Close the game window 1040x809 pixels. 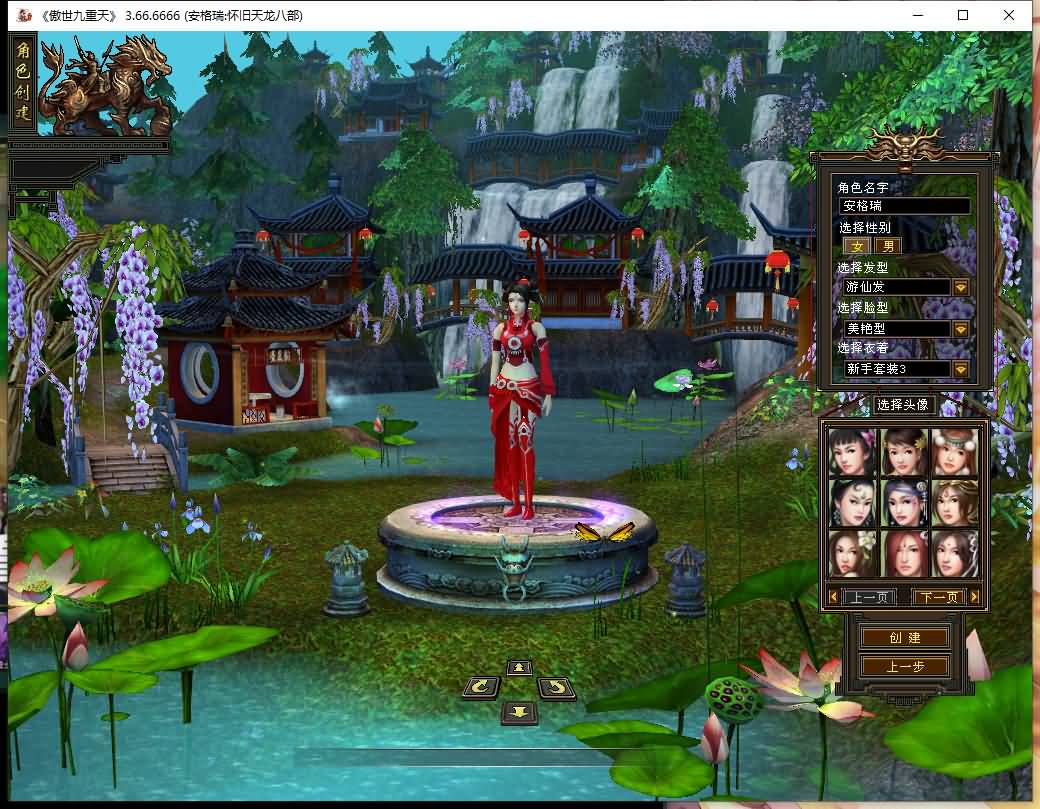click(x=1009, y=15)
